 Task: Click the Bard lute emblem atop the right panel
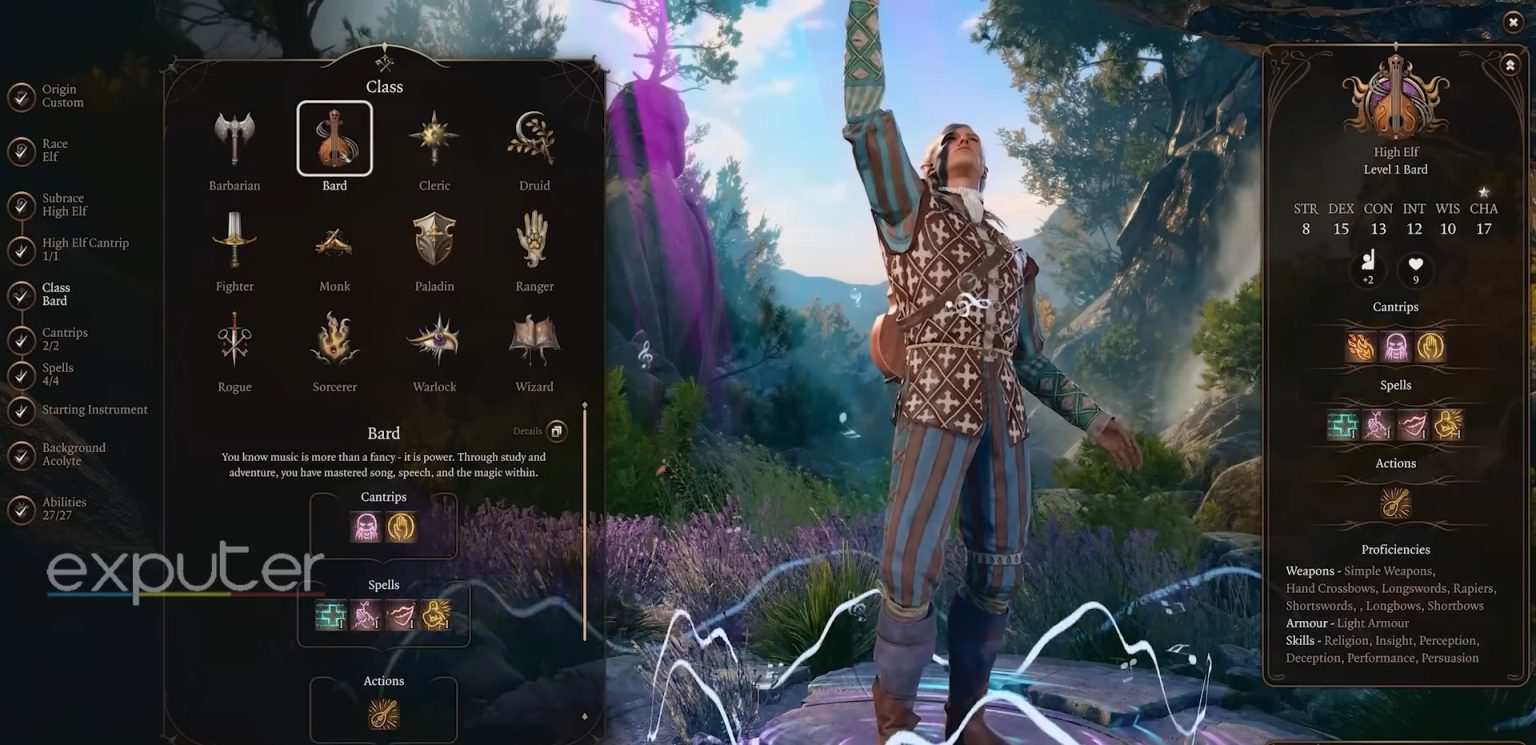tap(1395, 95)
